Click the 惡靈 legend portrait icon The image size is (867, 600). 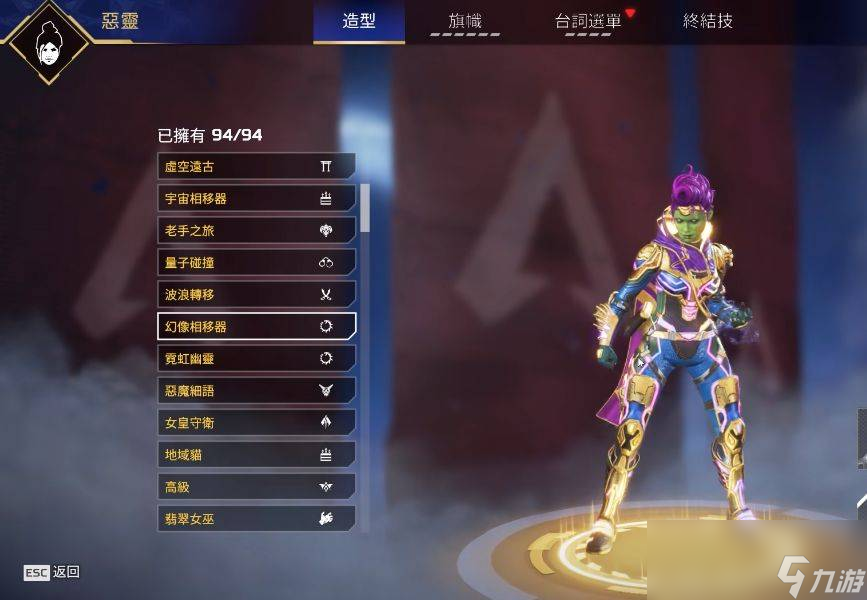click(48, 41)
